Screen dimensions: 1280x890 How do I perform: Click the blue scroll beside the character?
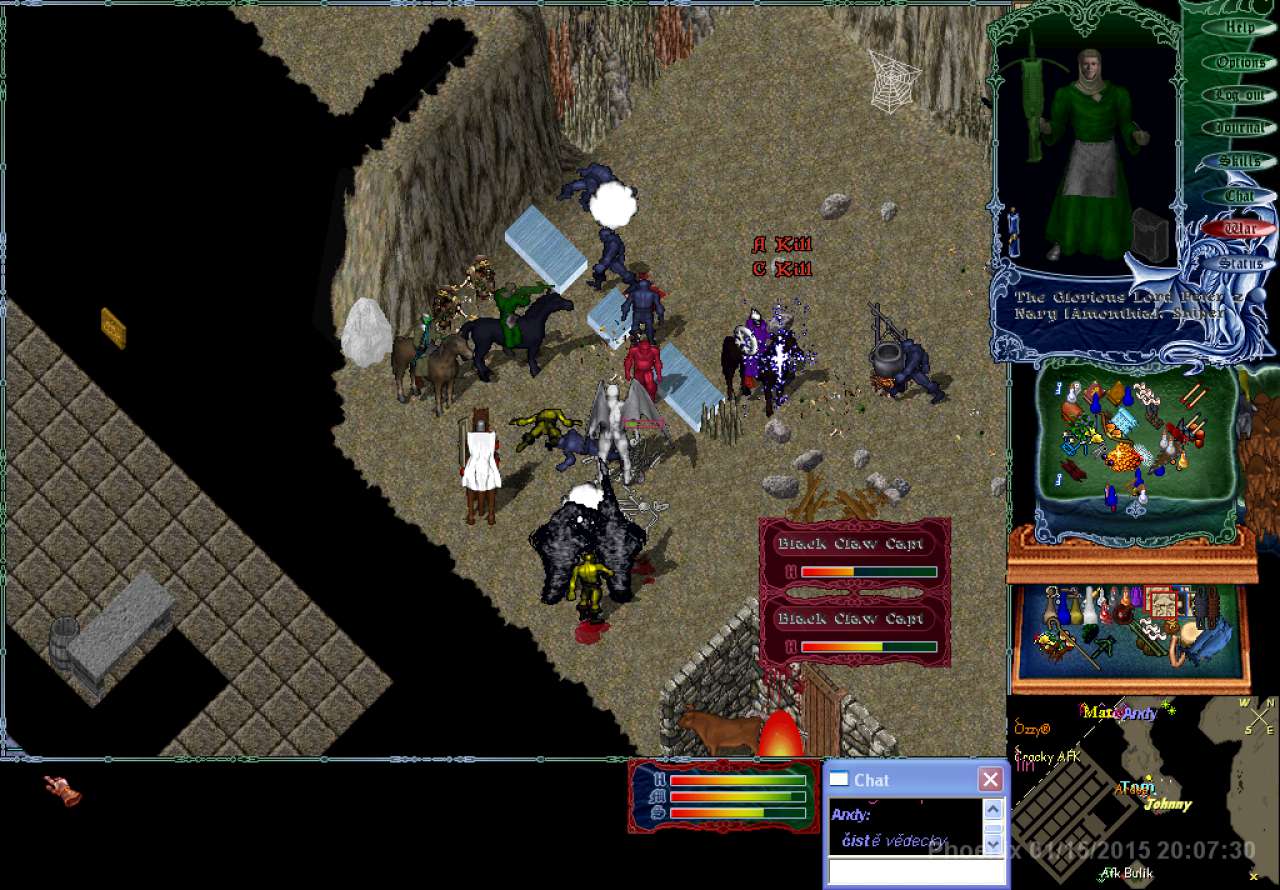tap(1012, 231)
